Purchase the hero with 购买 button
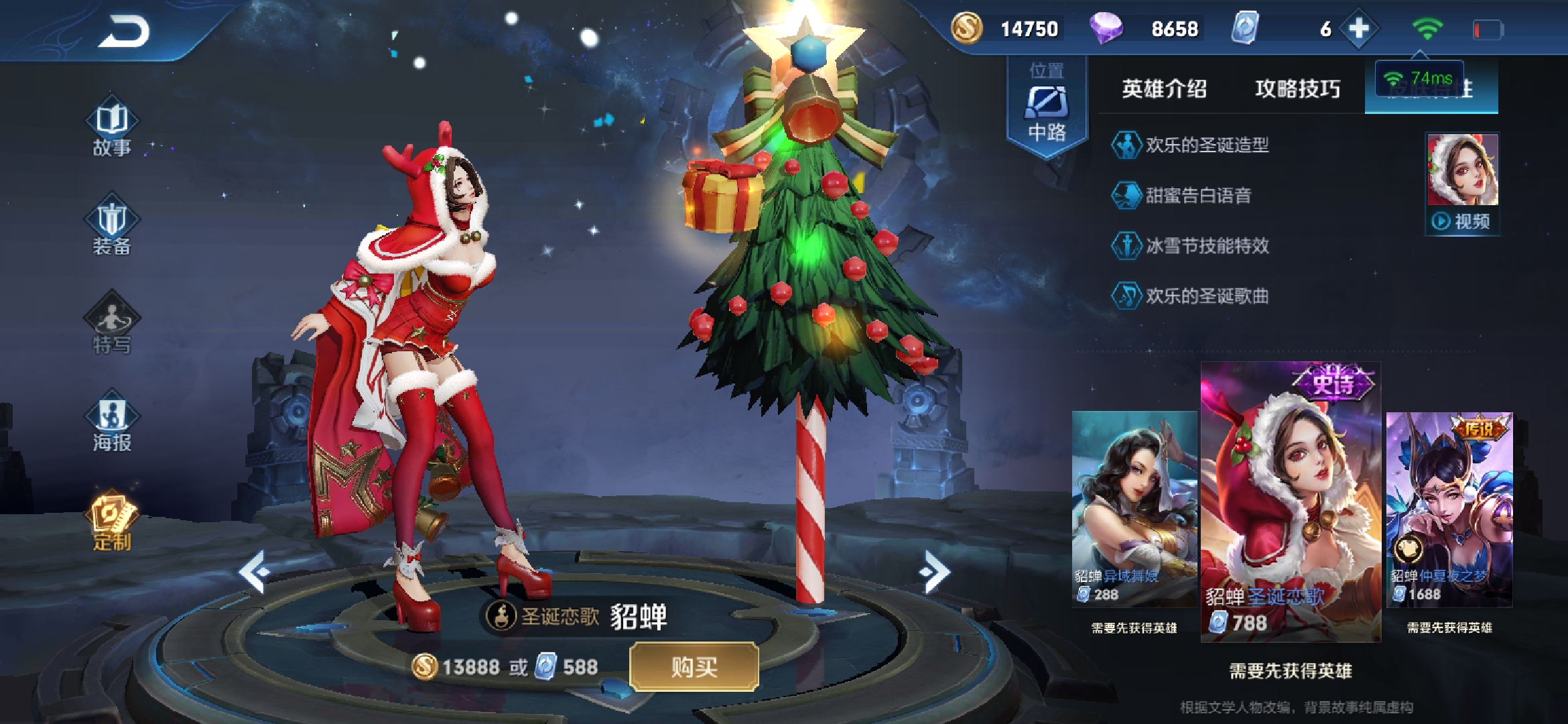The image size is (1568, 724). click(x=694, y=667)
